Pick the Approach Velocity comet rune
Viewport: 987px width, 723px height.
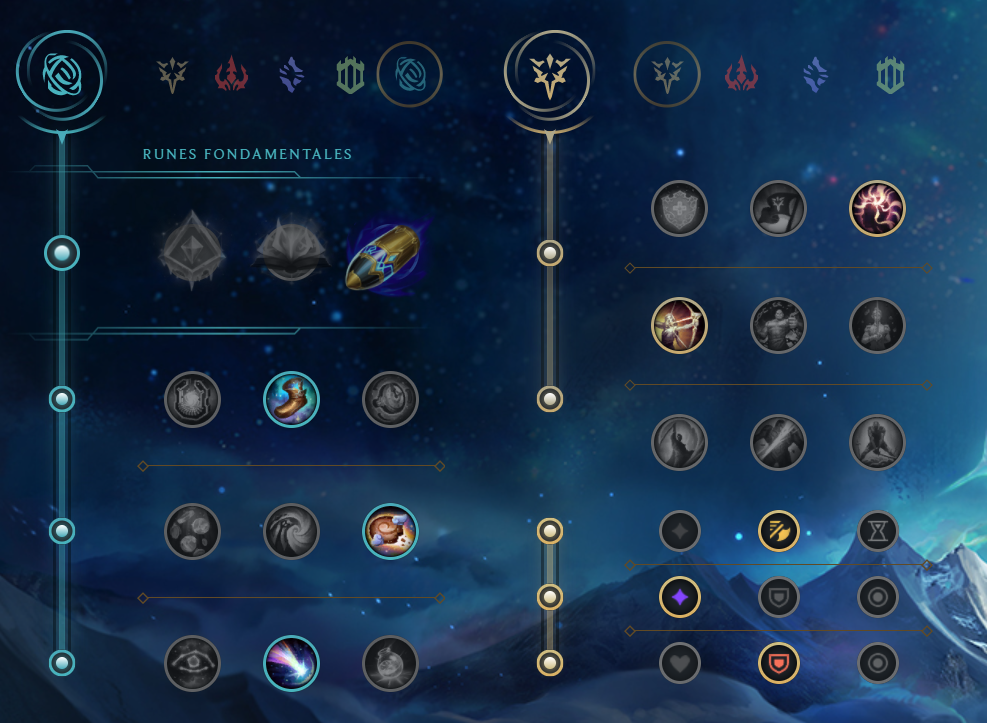(x=291, y=663)
